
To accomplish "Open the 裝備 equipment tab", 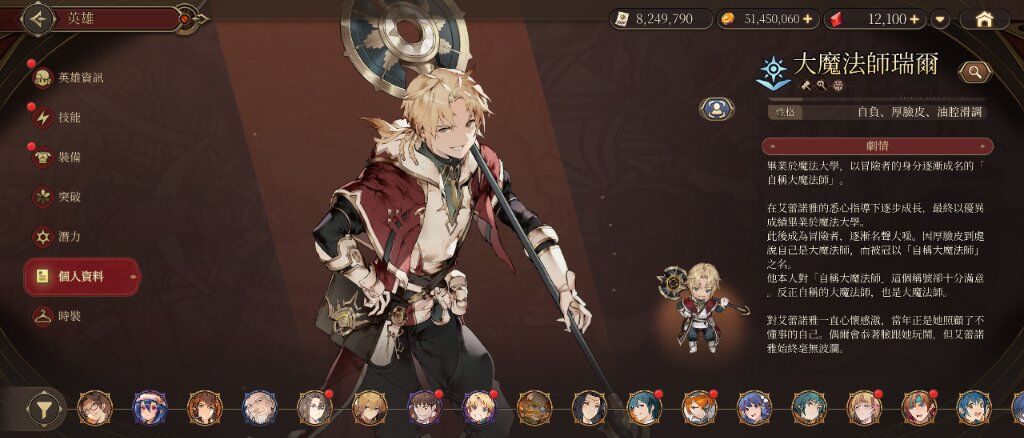I will coord(69,157).
